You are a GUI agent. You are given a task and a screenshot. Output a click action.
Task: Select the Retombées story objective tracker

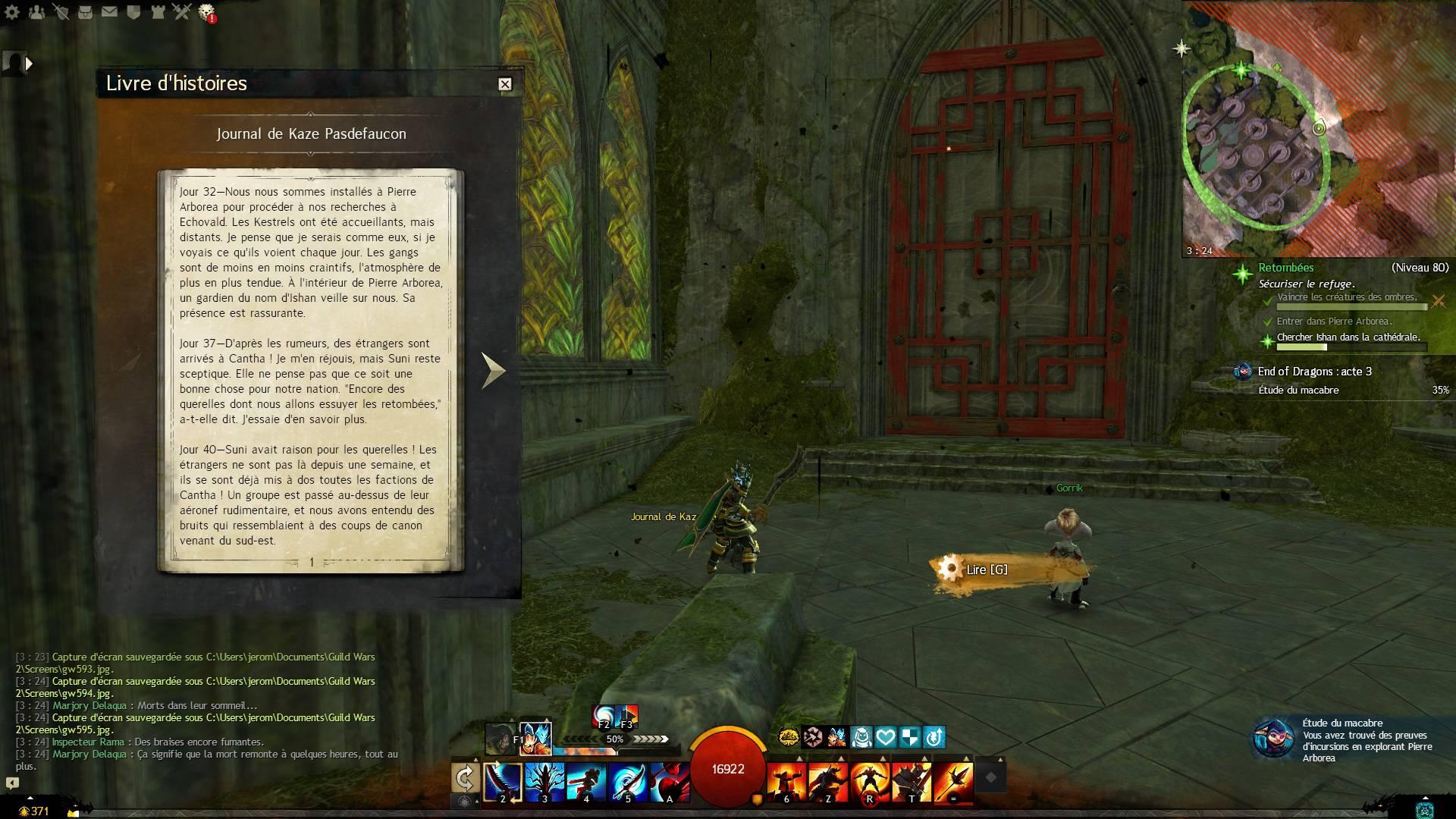[1286, 268]
